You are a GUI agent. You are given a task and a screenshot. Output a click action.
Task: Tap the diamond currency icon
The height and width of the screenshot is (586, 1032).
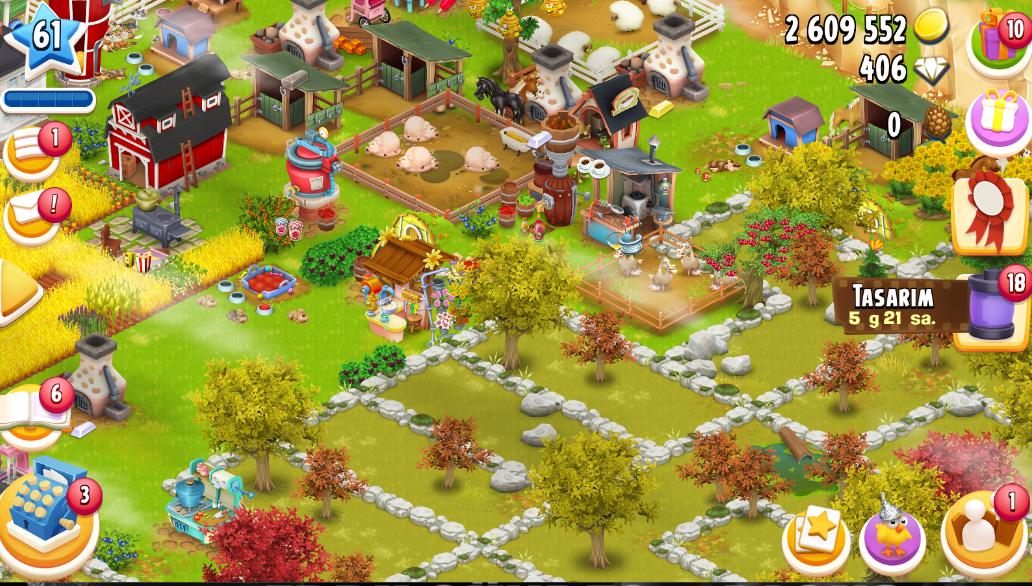pyautogui.click(x=931, y=68)
